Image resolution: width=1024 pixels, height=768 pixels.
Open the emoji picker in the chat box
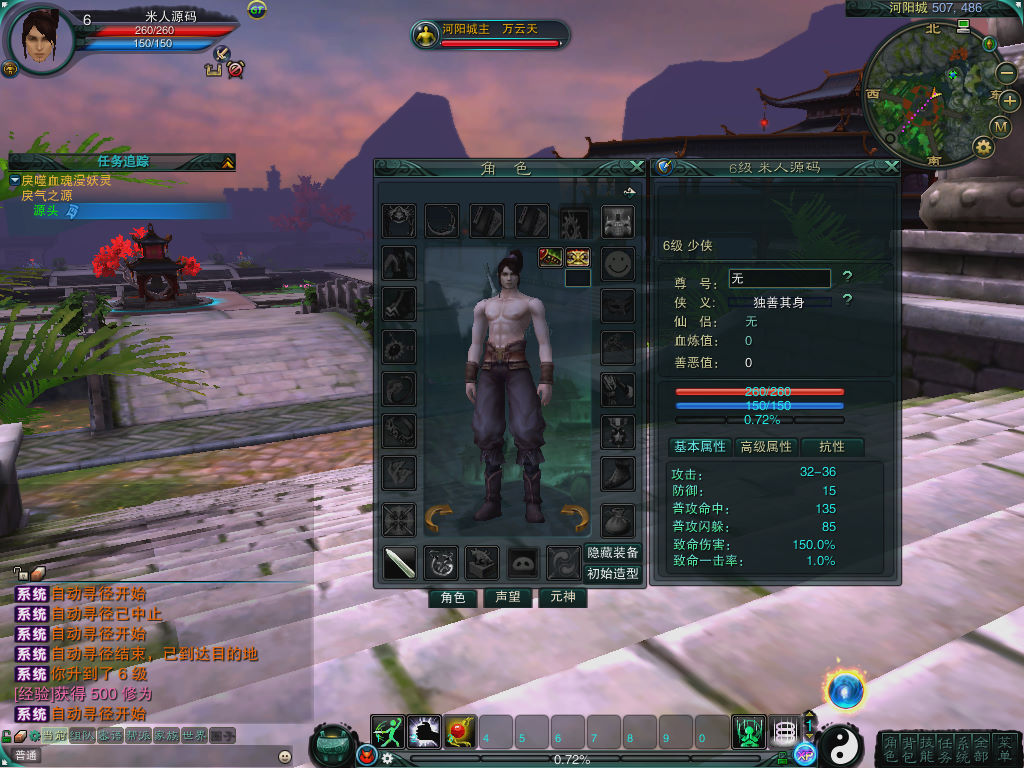click(285, 756)
